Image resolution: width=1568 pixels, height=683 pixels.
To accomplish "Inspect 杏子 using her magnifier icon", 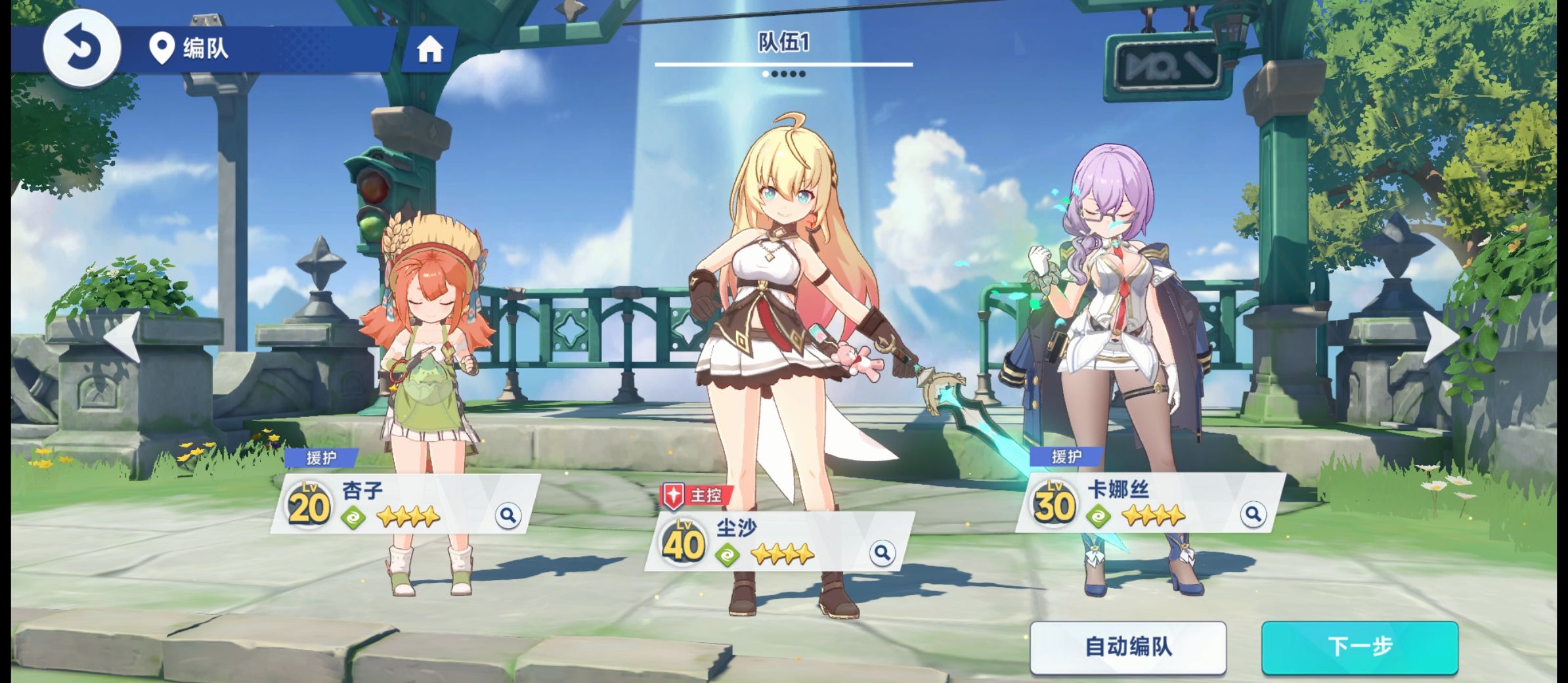I will pyautogui.click(x=508, y=516).
